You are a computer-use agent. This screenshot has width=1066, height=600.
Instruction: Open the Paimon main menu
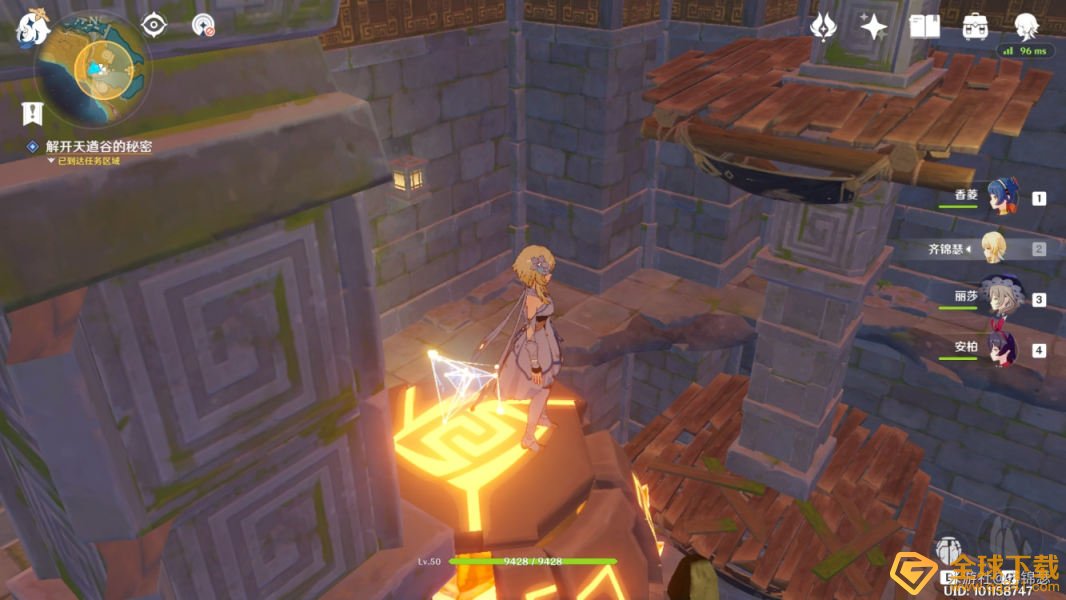point(33,28)
